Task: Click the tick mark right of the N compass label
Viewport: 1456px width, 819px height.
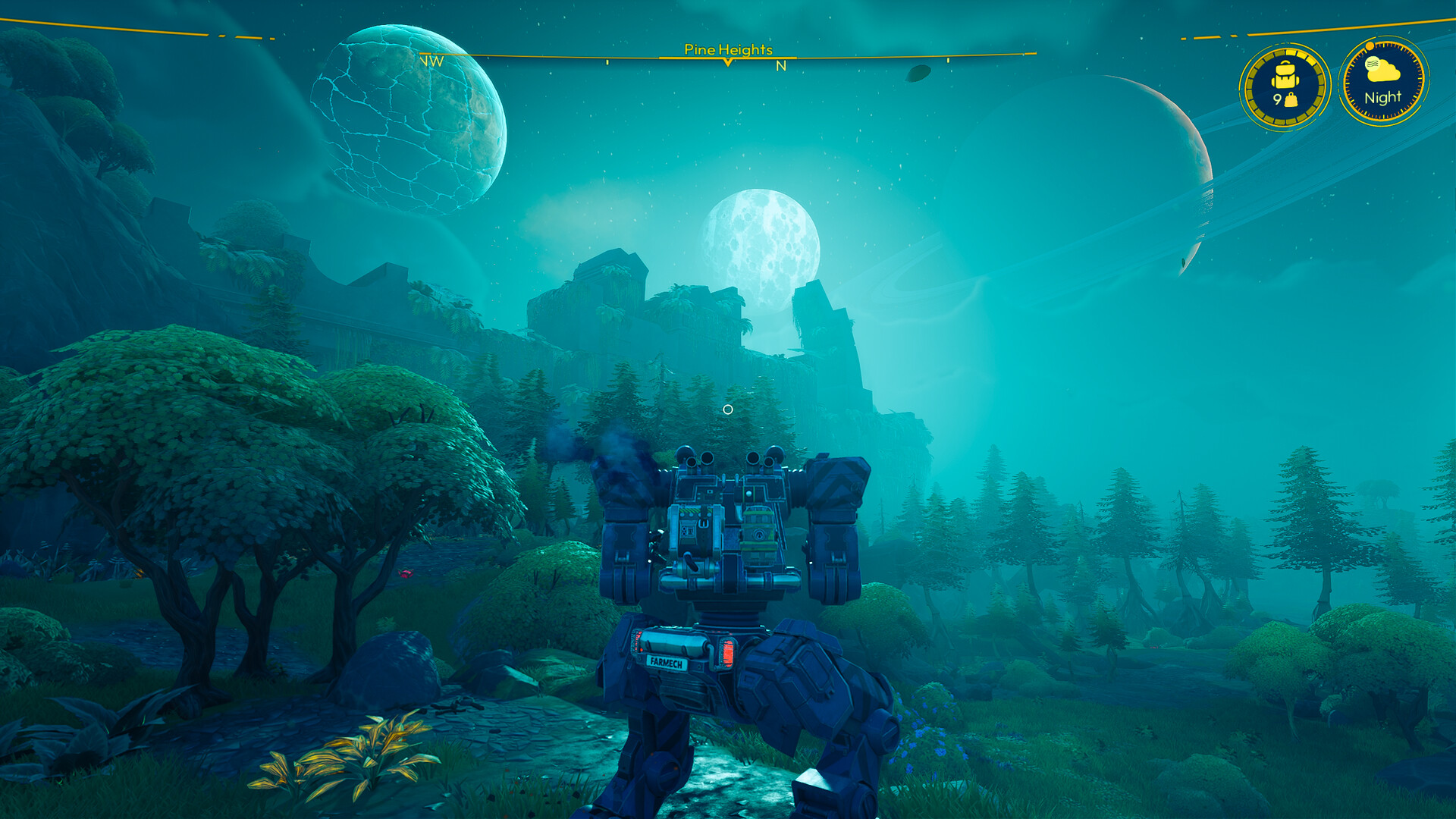Action: (948, 61)
